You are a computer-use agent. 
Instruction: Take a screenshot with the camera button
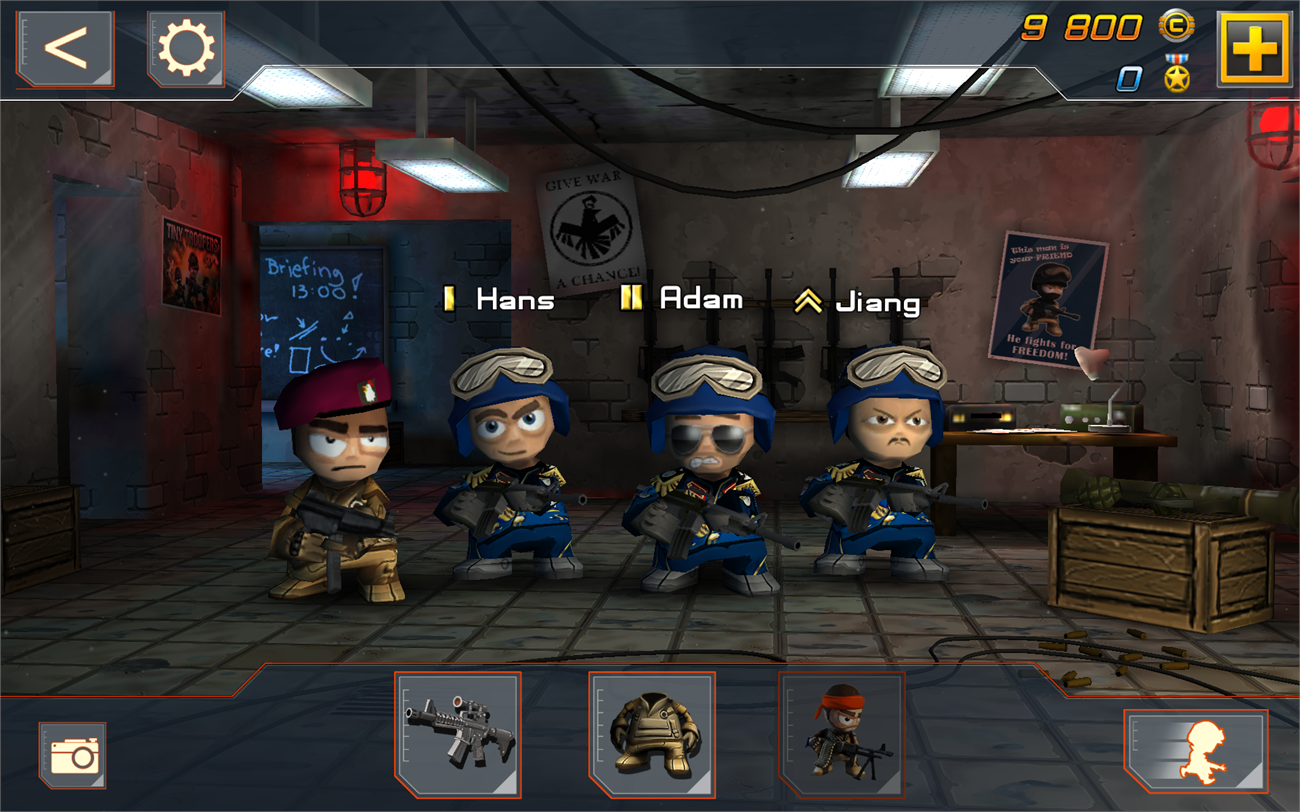(x=73, y=755)
